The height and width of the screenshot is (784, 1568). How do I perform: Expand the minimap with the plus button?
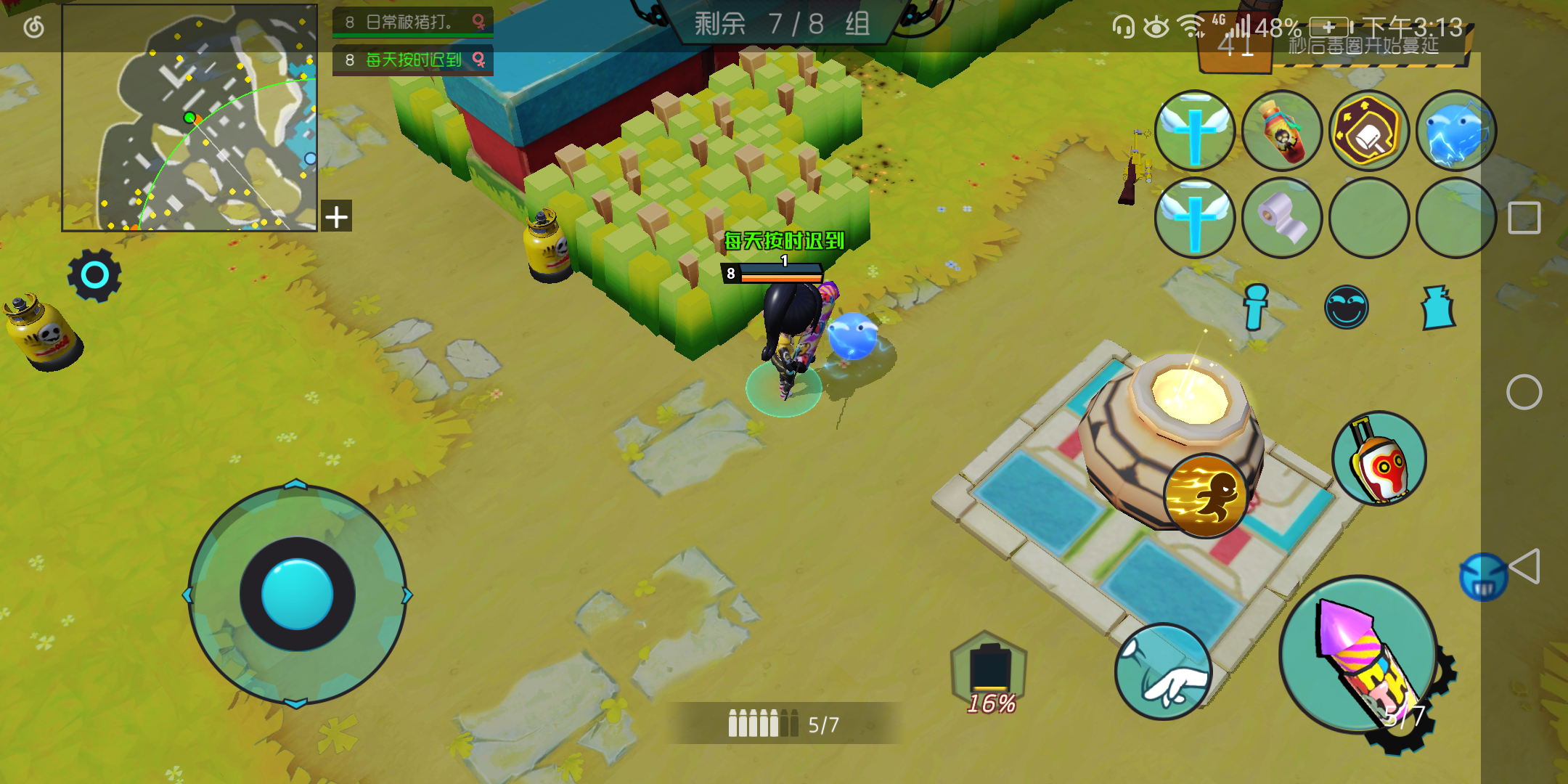point(336,215)
